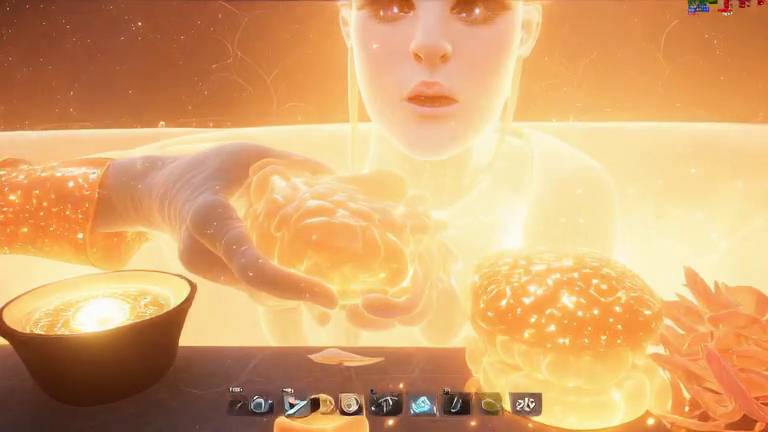Select the blue ring hotbar slot
768x432 pixels.
[261, 404]
